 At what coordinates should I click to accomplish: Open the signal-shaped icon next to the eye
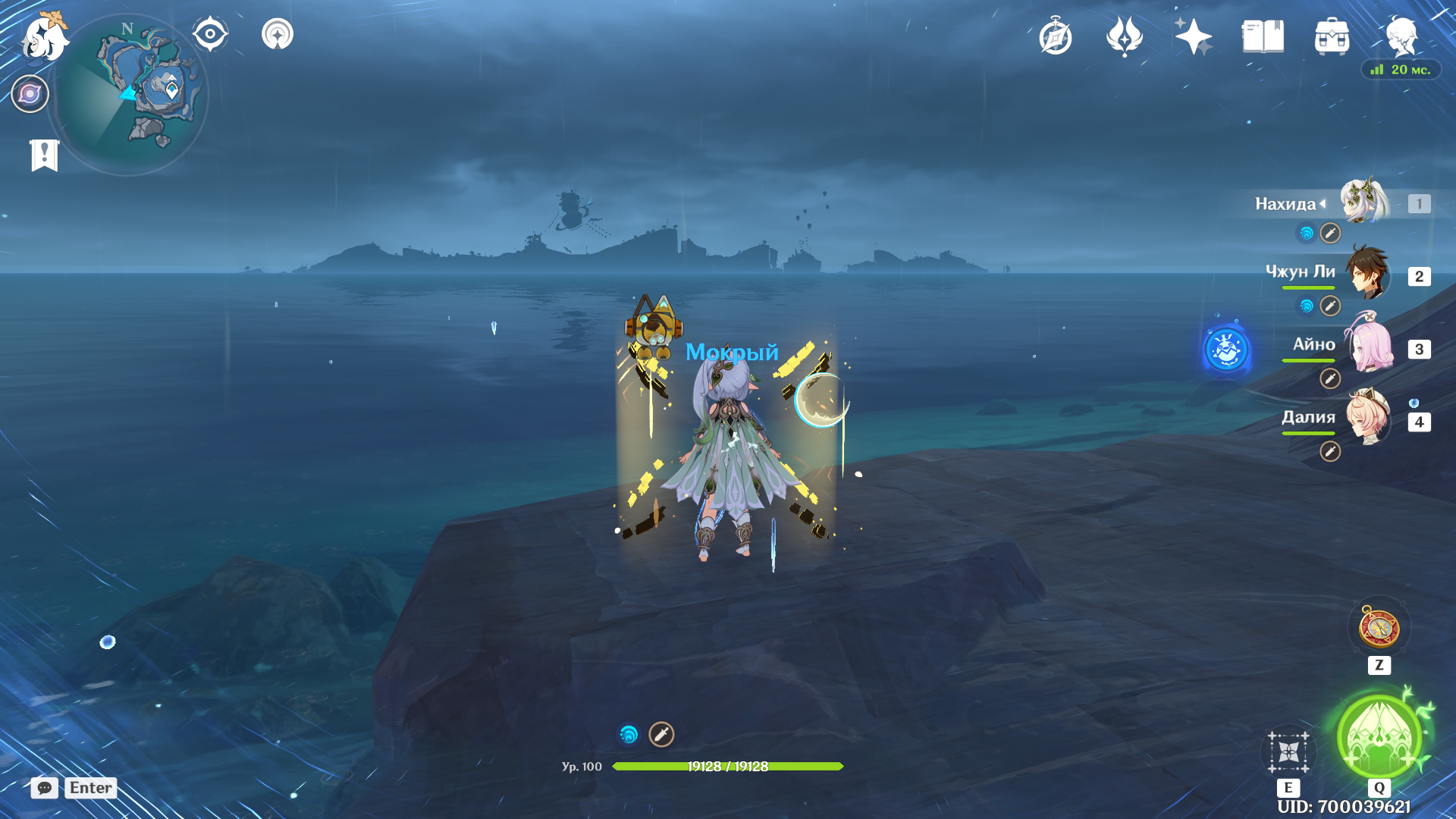pyautogui.click(x=278, y=34)
